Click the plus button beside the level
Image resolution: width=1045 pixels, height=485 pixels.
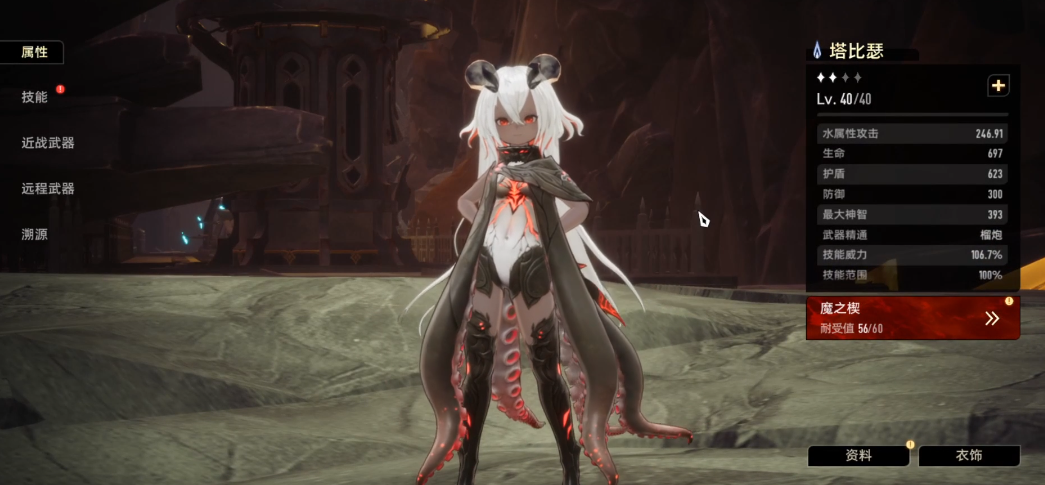(x=998, y=86)
